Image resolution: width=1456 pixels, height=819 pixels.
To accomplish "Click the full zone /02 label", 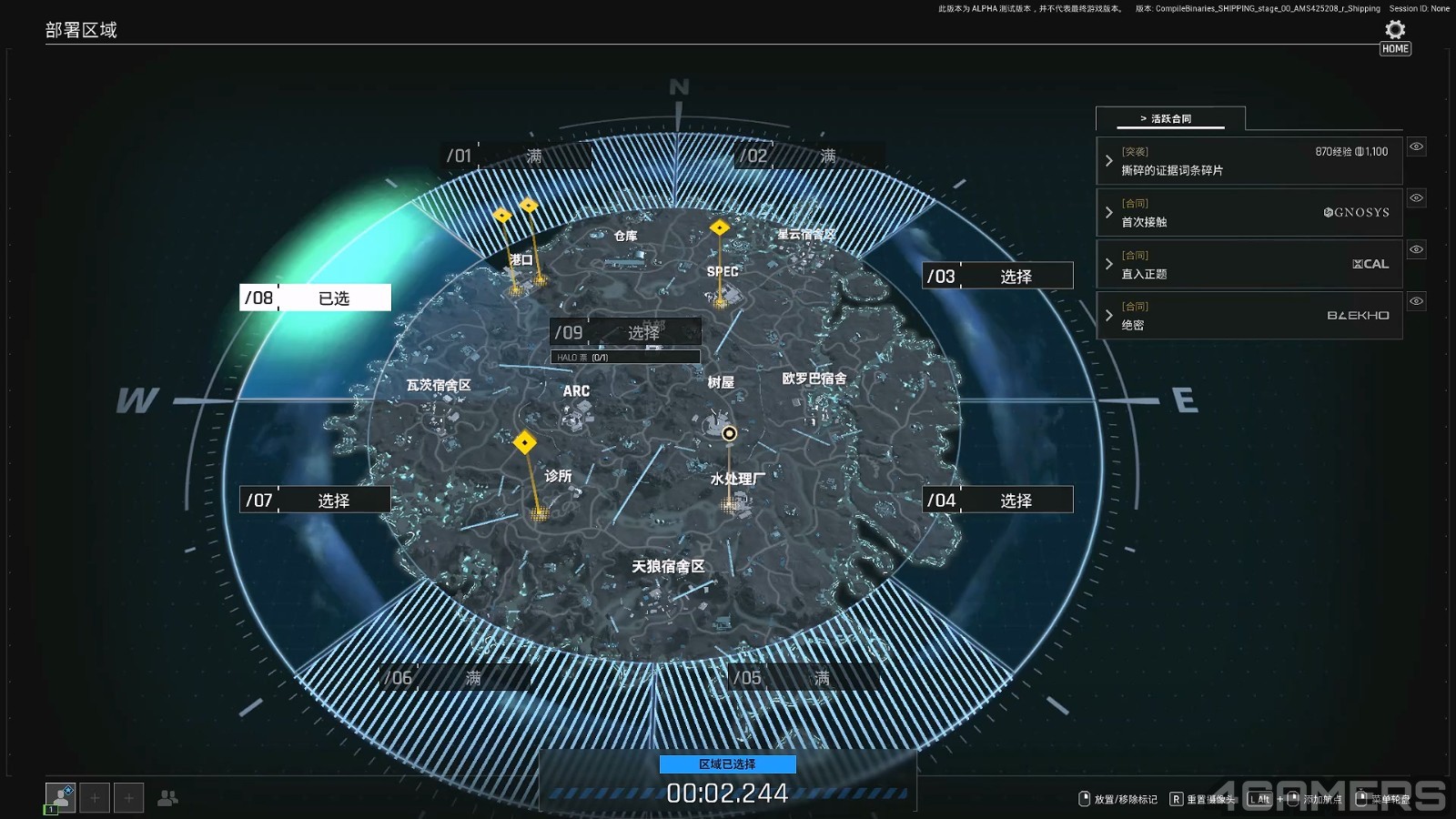I will point(810,157).
